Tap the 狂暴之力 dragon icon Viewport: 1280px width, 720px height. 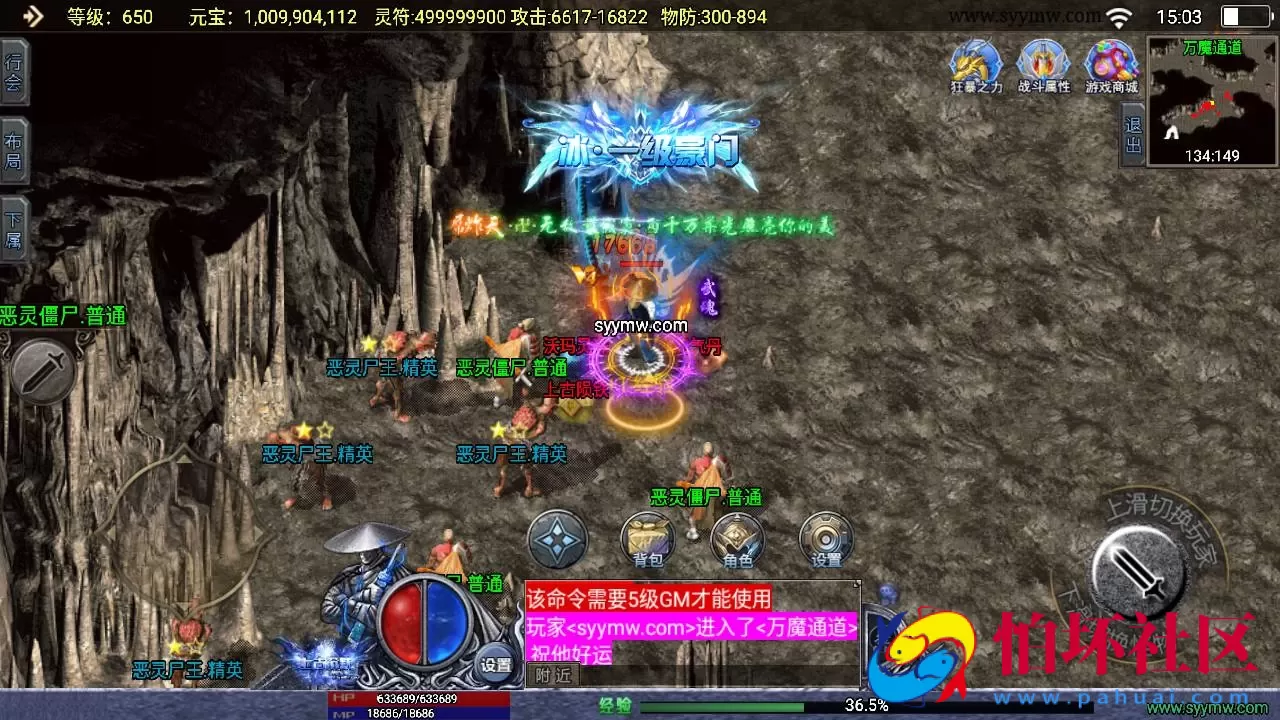point(975,66)
